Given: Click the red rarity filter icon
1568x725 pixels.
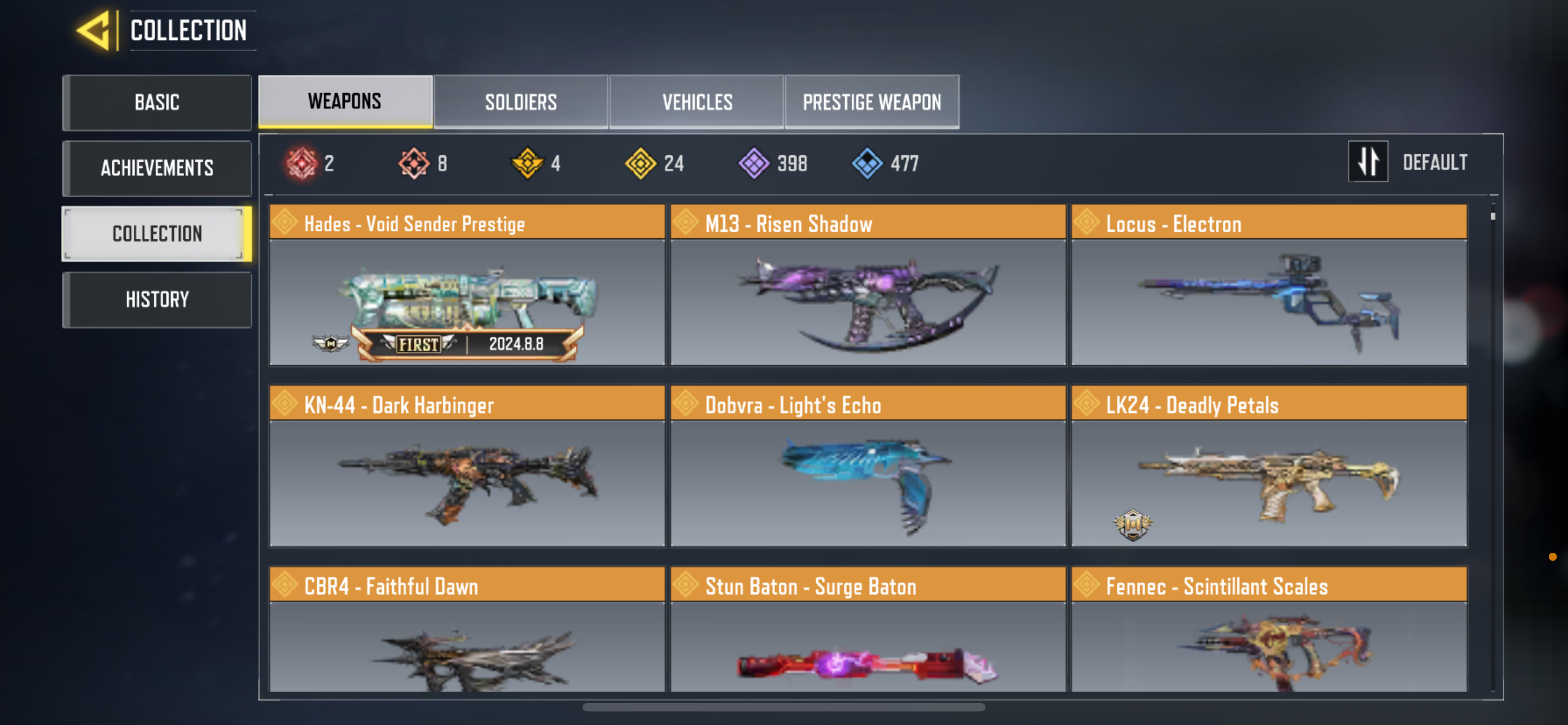Looking at the screenshot, I should [x=303, y=163].
